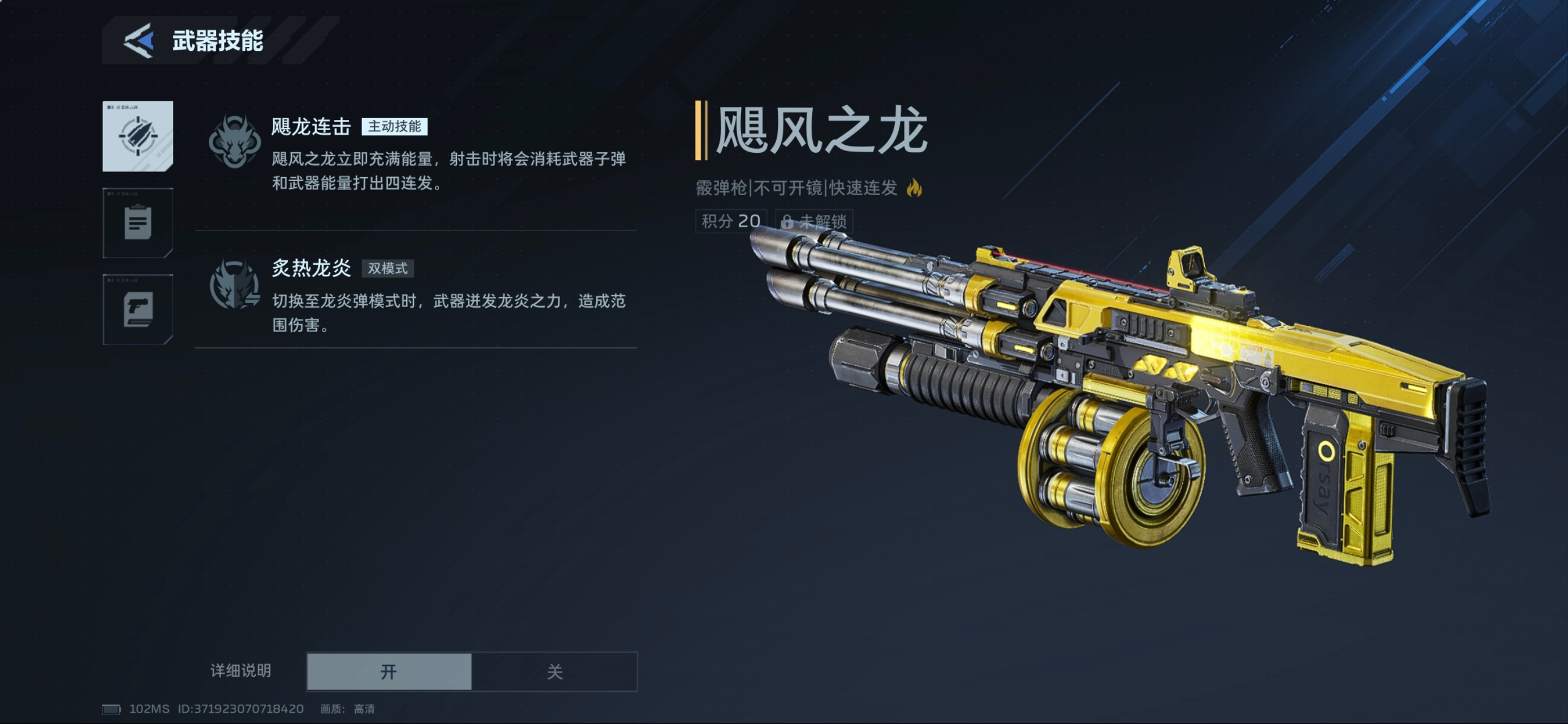Image resolution: width=1568 pixels, height=724 pixels.
Task: Click the 未解锁 locked status tag
Action: pyautogui.click(x=814, y=221)
